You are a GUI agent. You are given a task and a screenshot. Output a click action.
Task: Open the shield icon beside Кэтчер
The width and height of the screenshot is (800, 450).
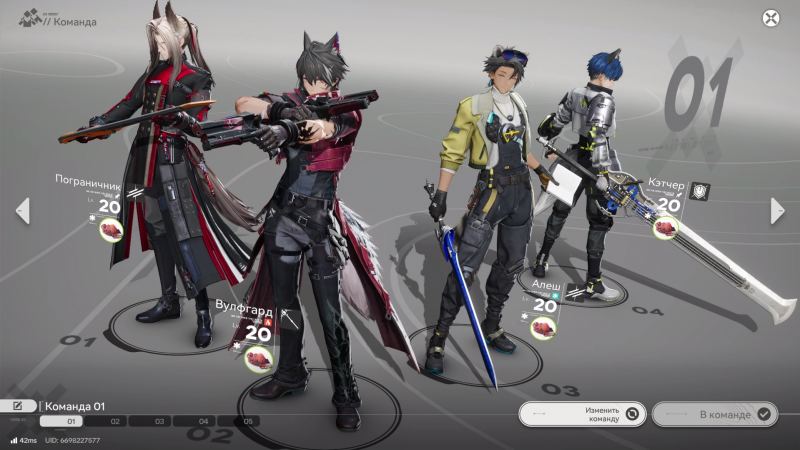pos(701,191)
